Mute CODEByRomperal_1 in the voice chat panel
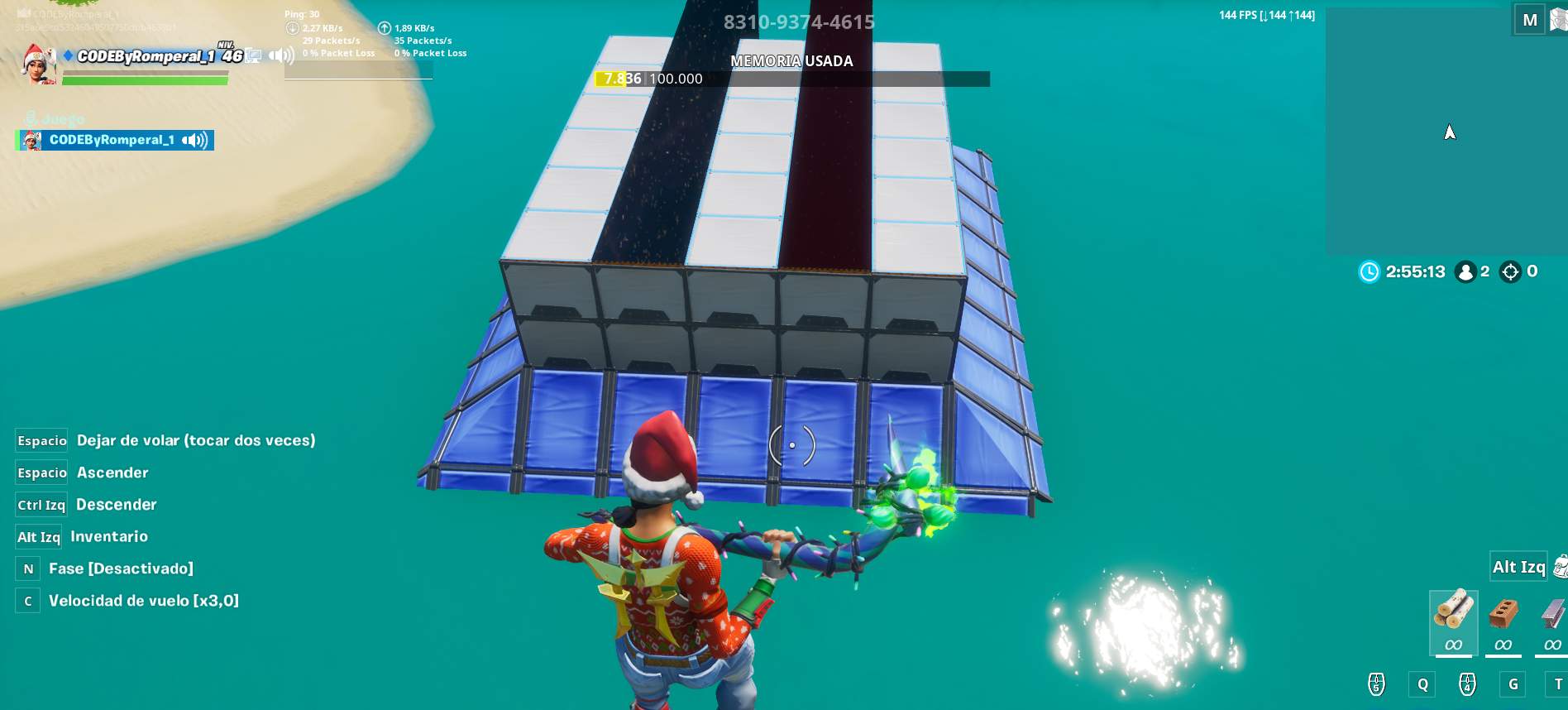This screenshot has width=1568, height=710. (194, 141)
